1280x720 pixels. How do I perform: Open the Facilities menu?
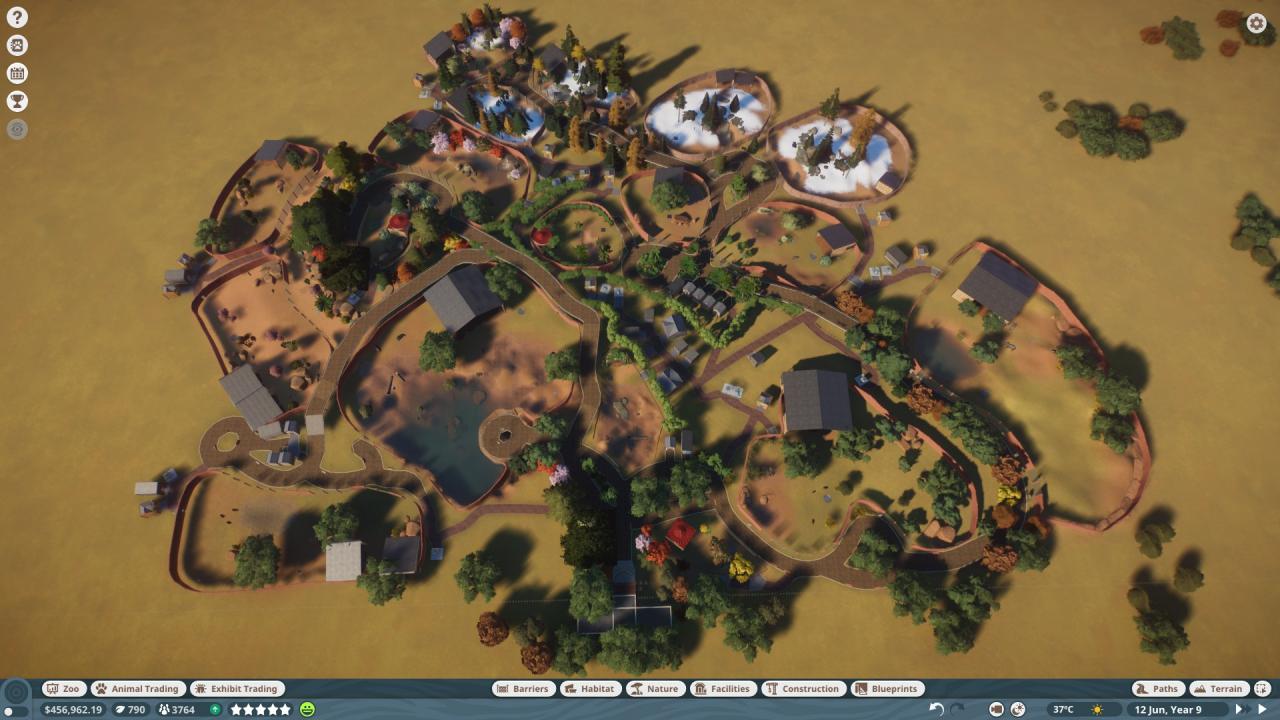point(722,689)
